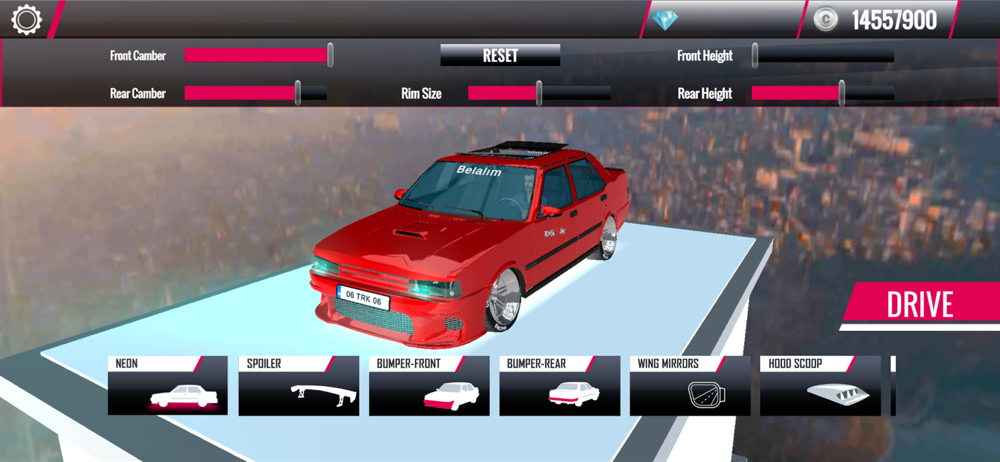The width and height of the screenshot is (1000, 462).
Task: Tap the coin balance icon
Action: point(825,19)
